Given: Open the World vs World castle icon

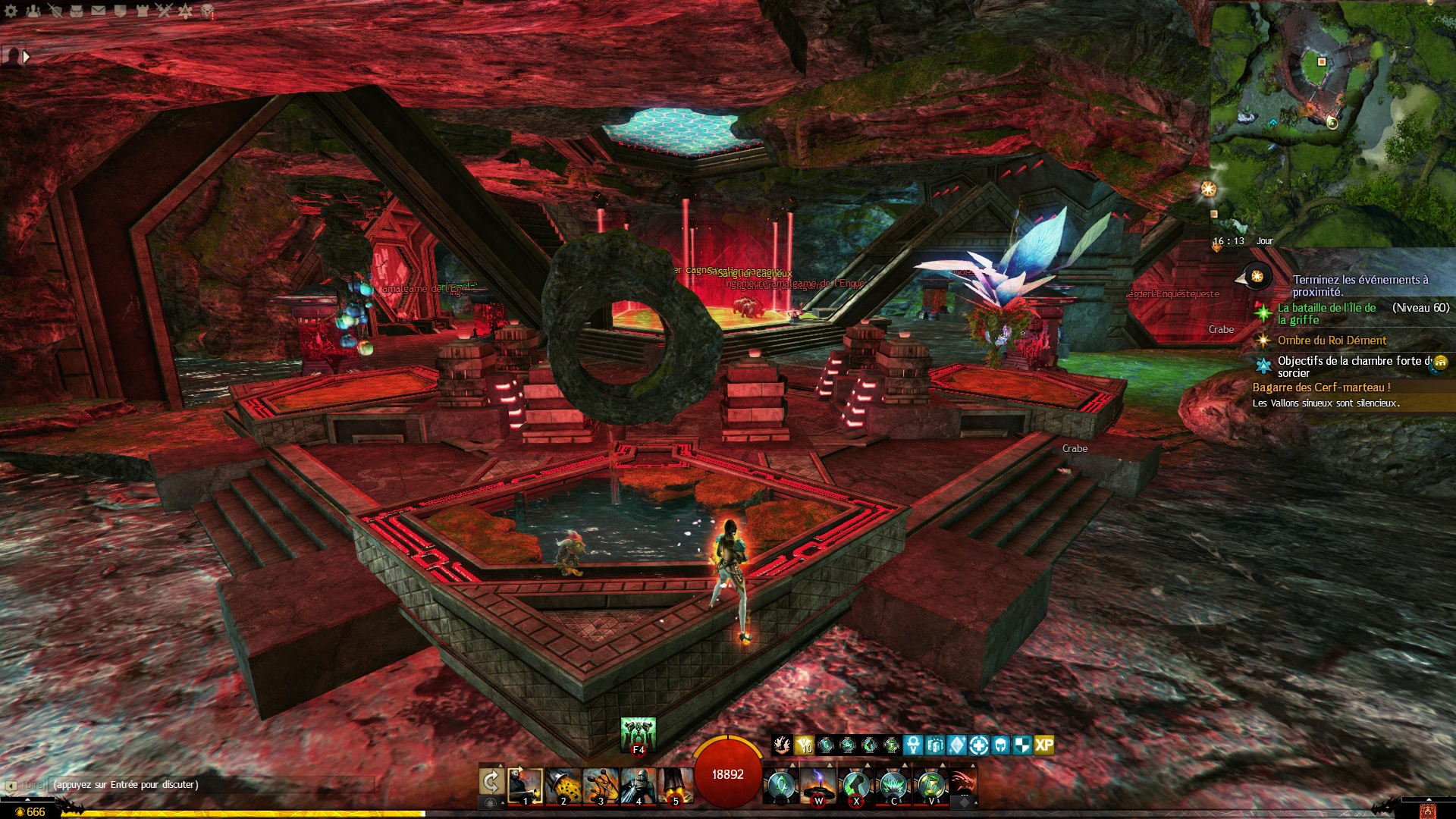Looking at the screenshot, I should [142, 11].
